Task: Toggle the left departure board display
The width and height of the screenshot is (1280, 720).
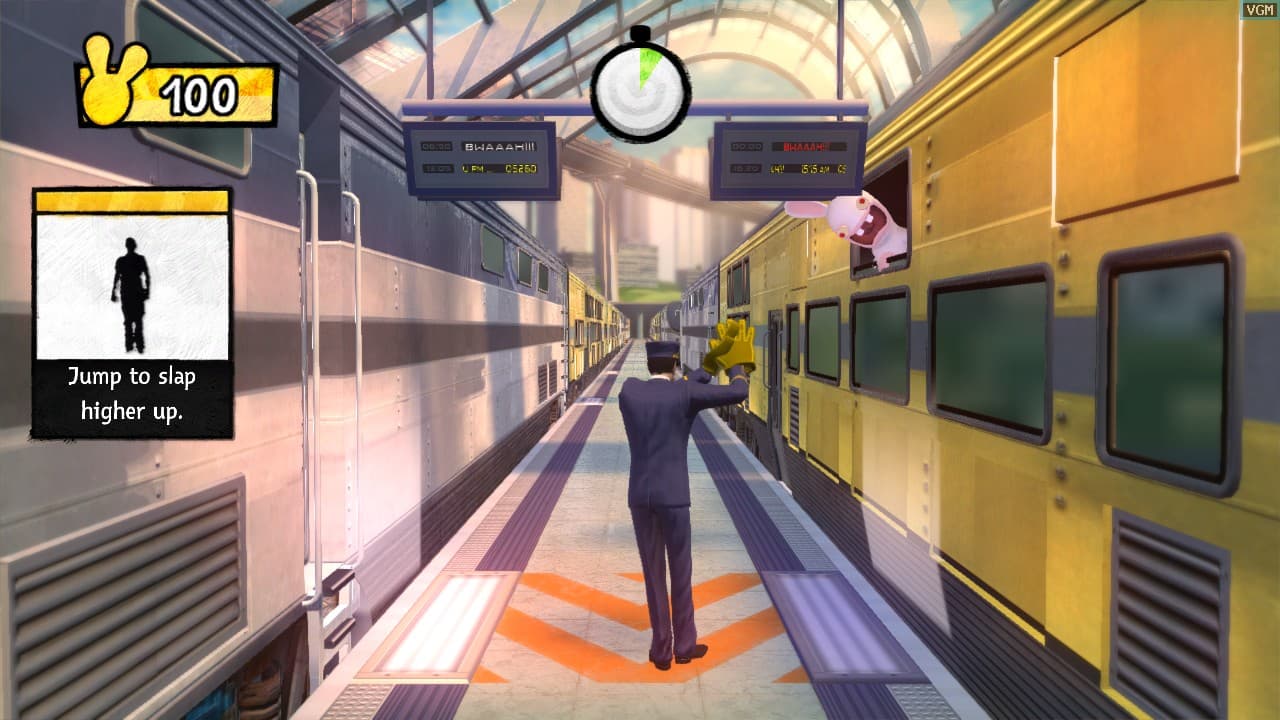Action: click(x=478, y=156)
